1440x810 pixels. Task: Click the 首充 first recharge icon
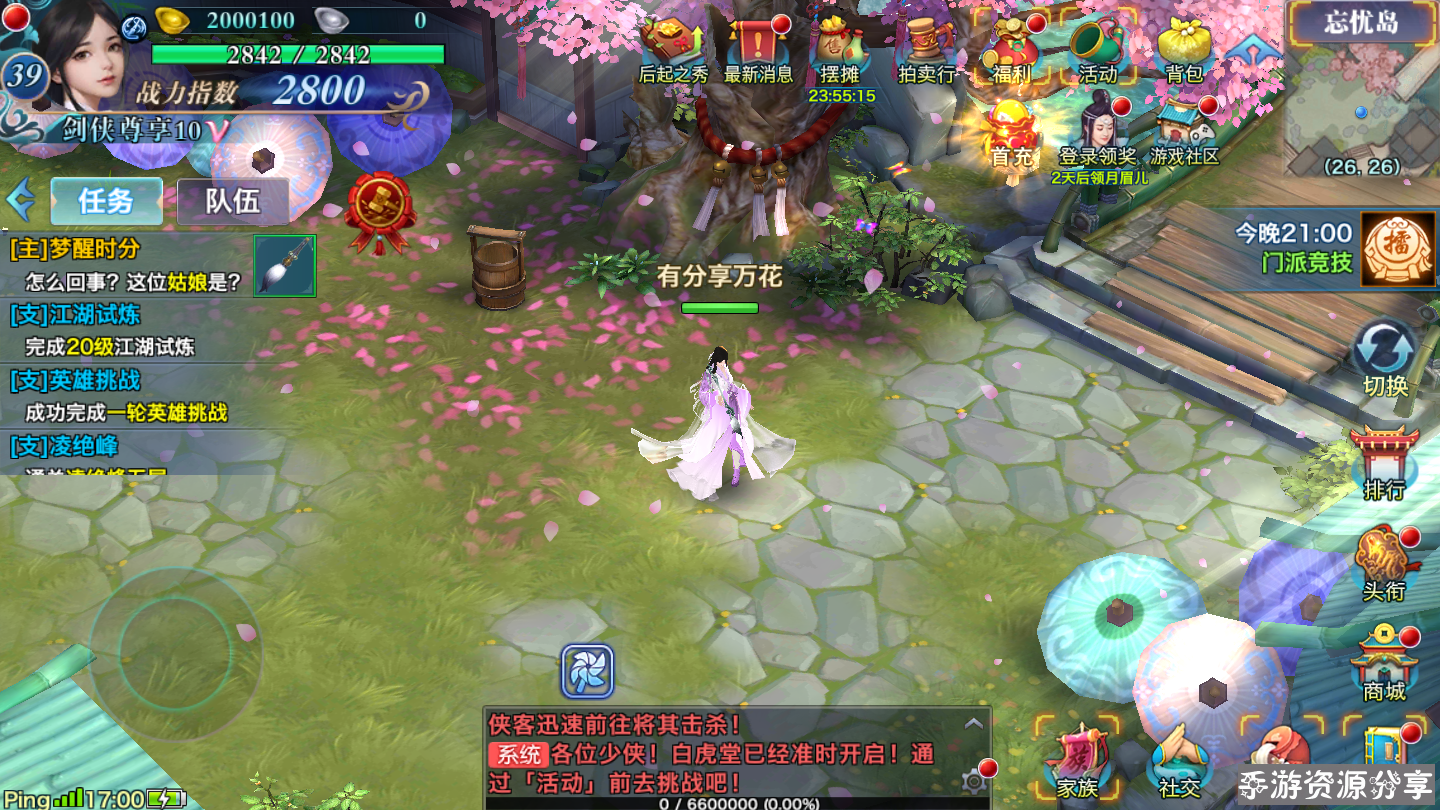[1011, 130]
